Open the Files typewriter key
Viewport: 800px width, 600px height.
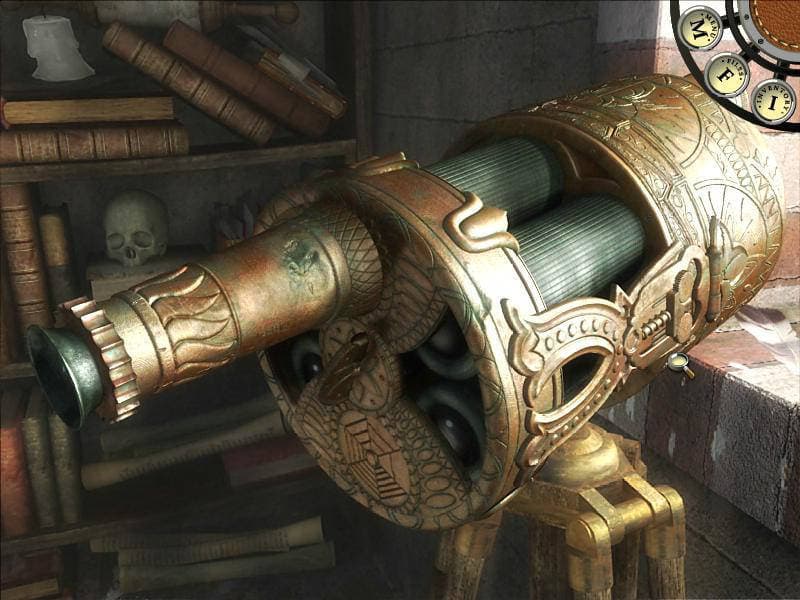[727, 74]
